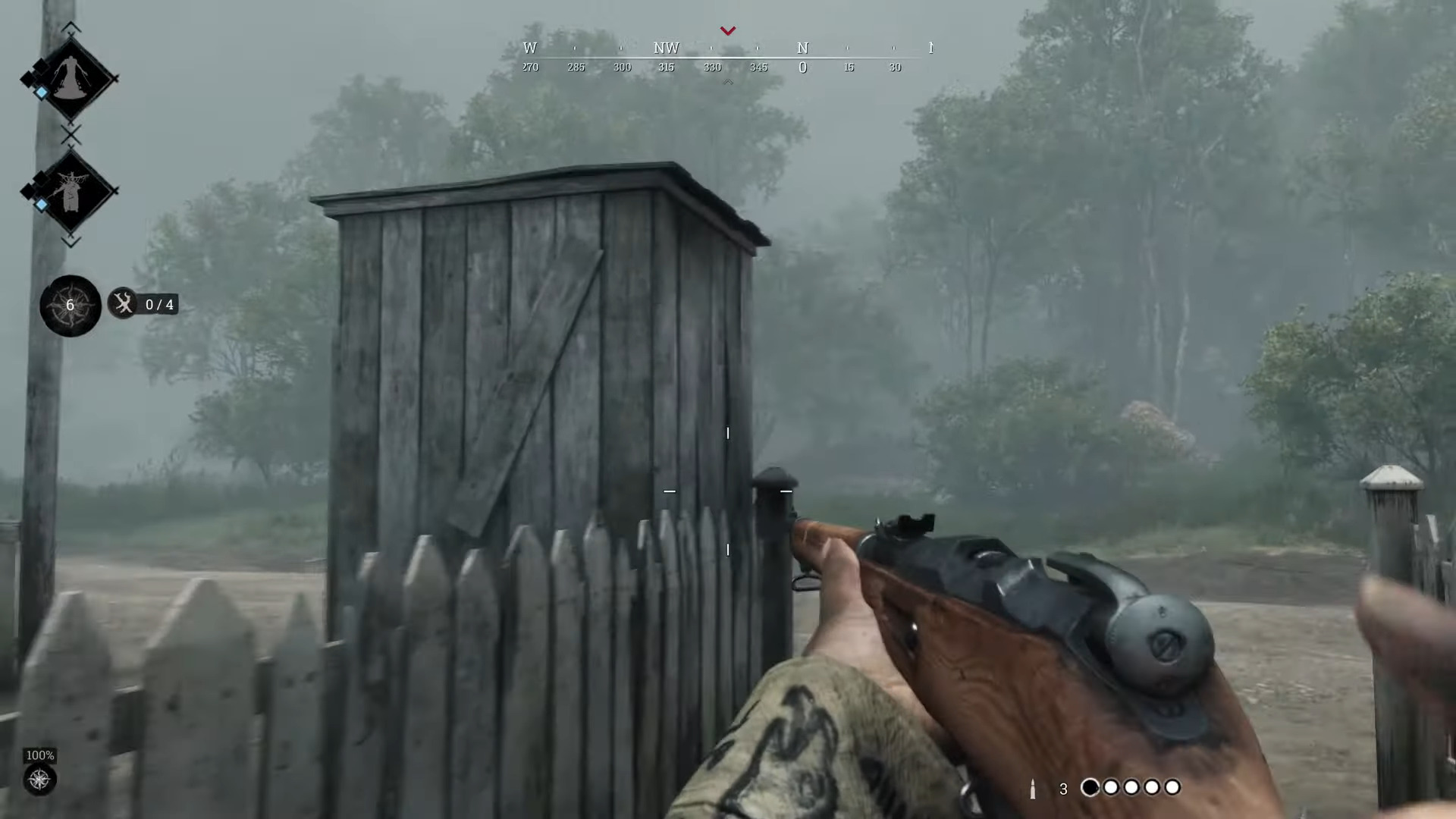Screen dimensions: 1456x819
Task: Select the NW heading on the compass bar
Action: coord(666,48)
